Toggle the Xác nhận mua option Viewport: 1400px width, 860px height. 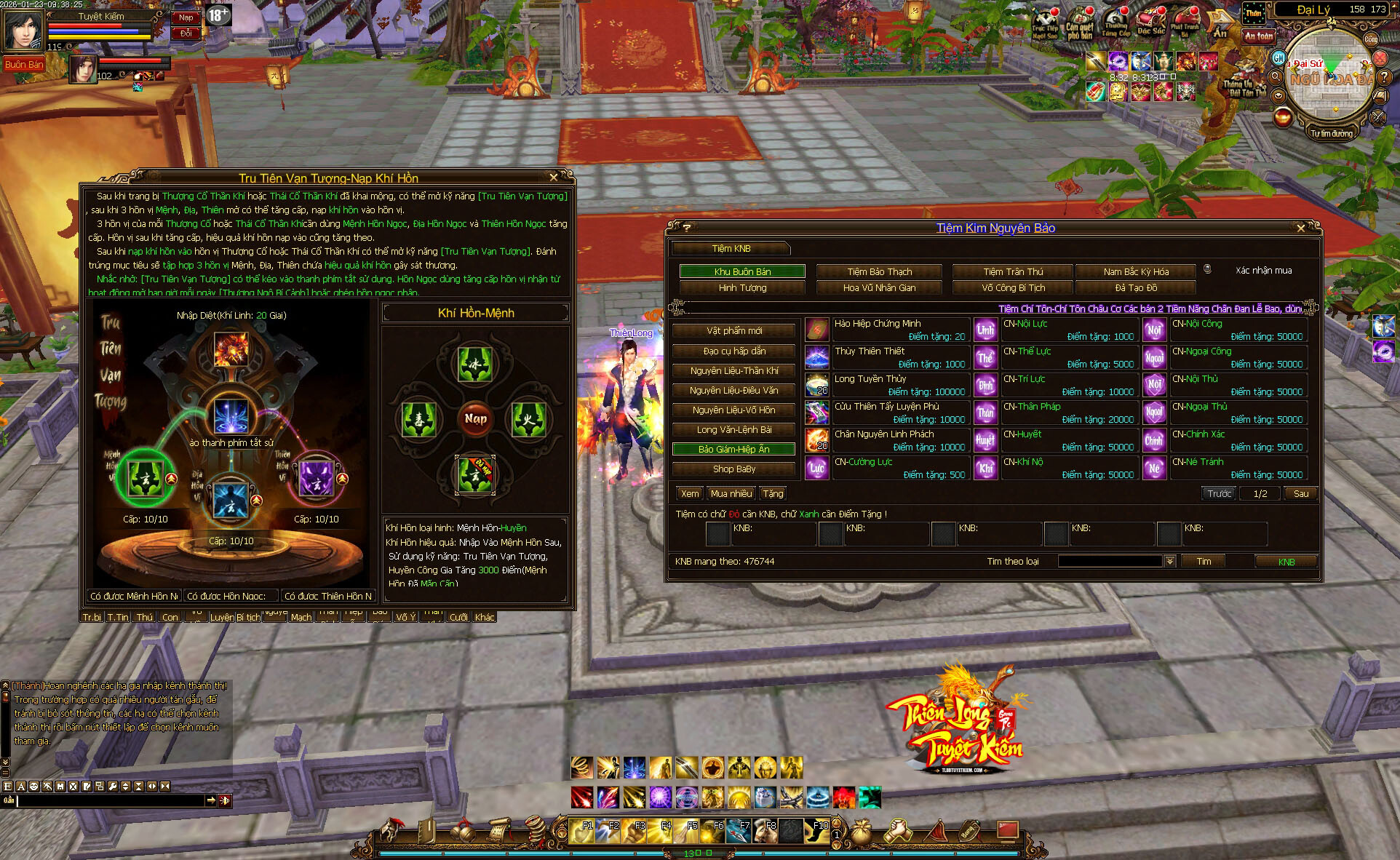click(x=1208, y=269)
